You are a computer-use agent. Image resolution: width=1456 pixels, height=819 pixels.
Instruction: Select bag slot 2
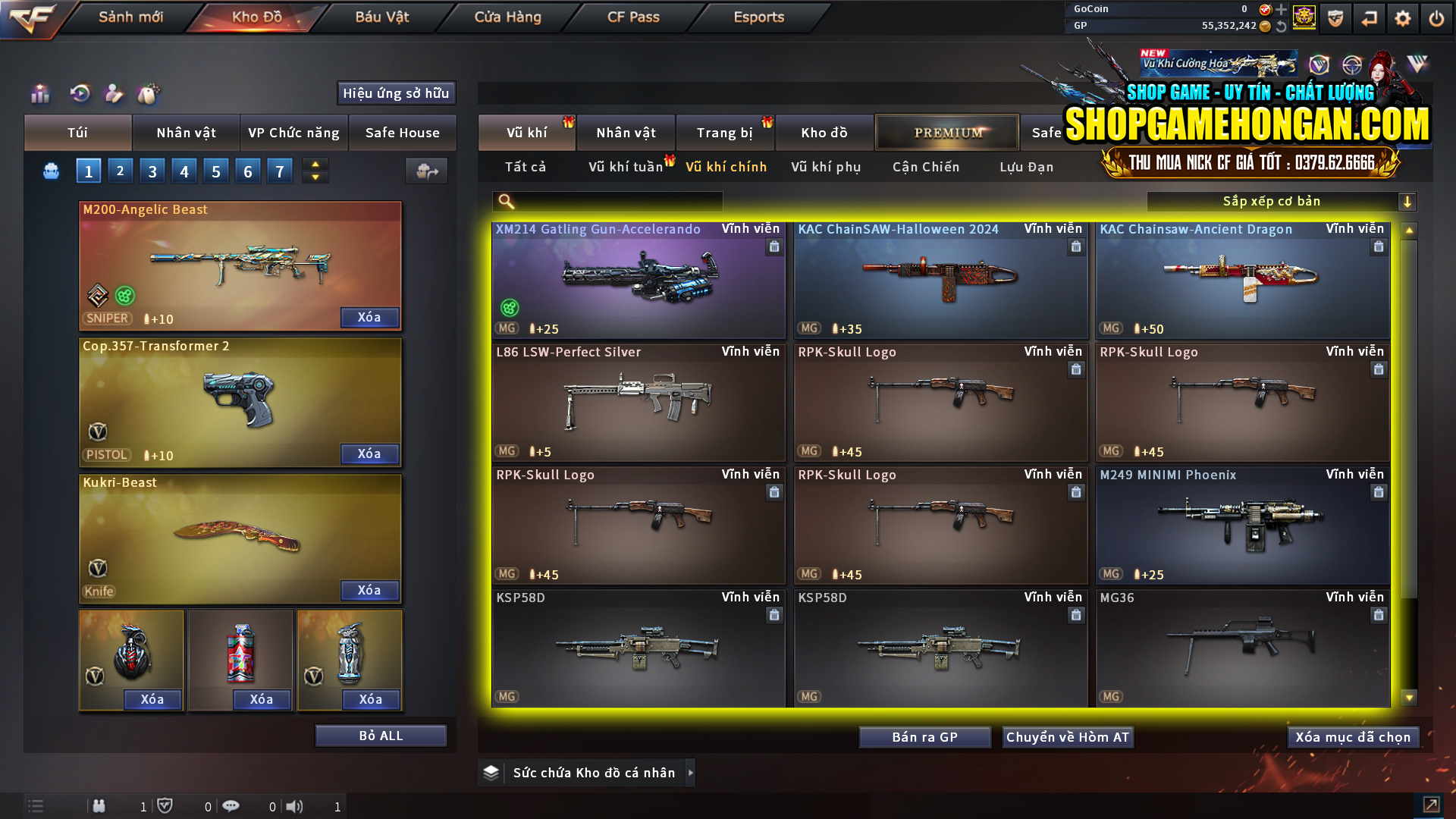[120, 171]
